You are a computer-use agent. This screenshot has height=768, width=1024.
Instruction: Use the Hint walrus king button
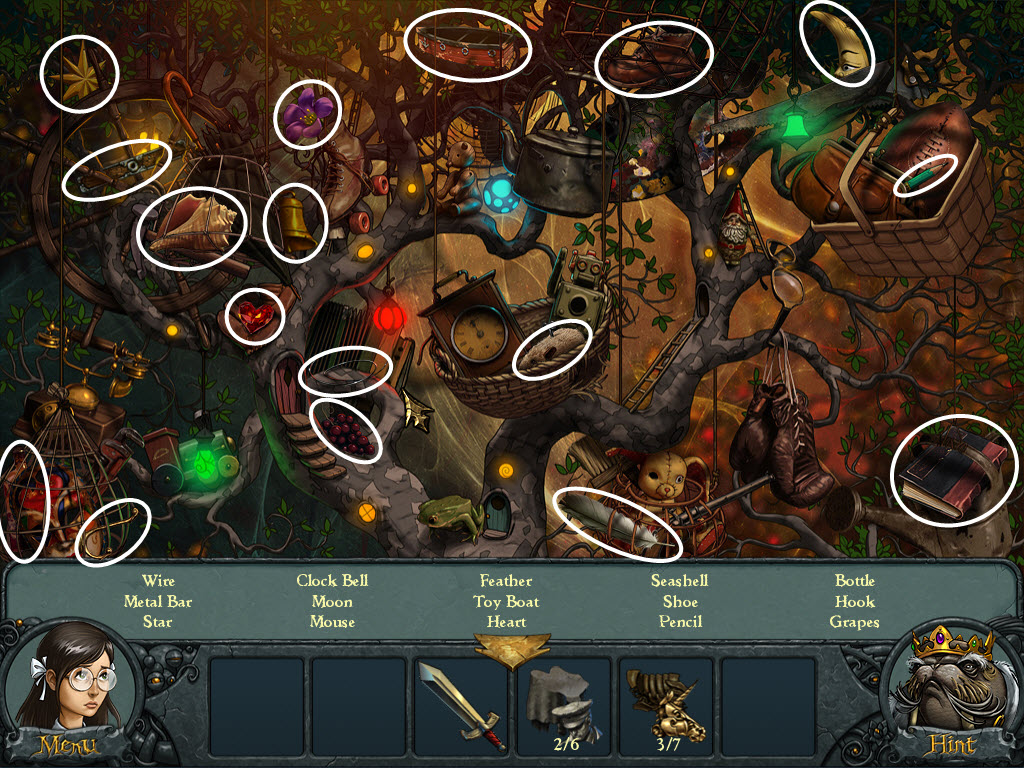[952, 745]
